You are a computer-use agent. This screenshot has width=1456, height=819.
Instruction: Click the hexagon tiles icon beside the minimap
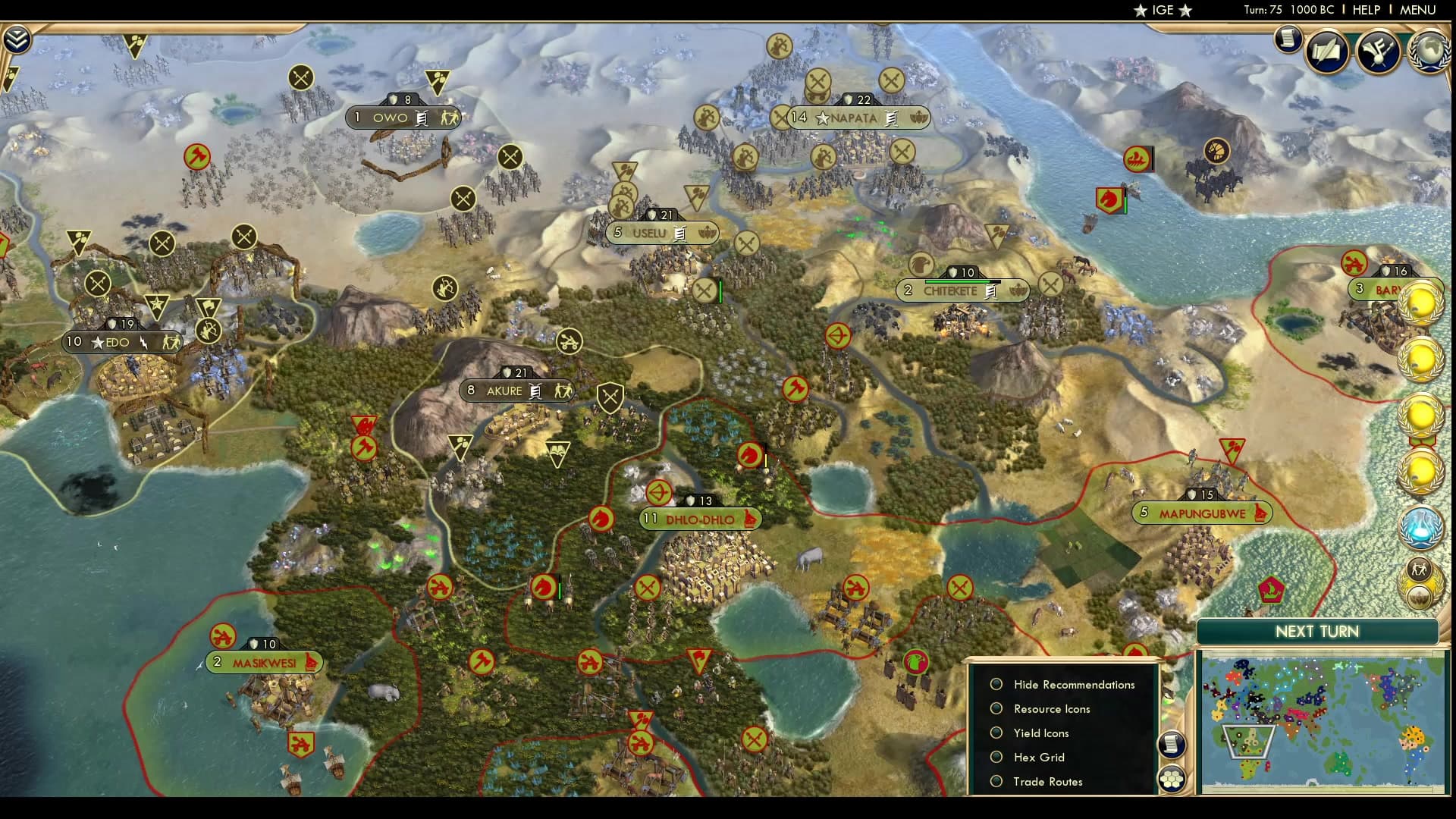coord(1171,779)
